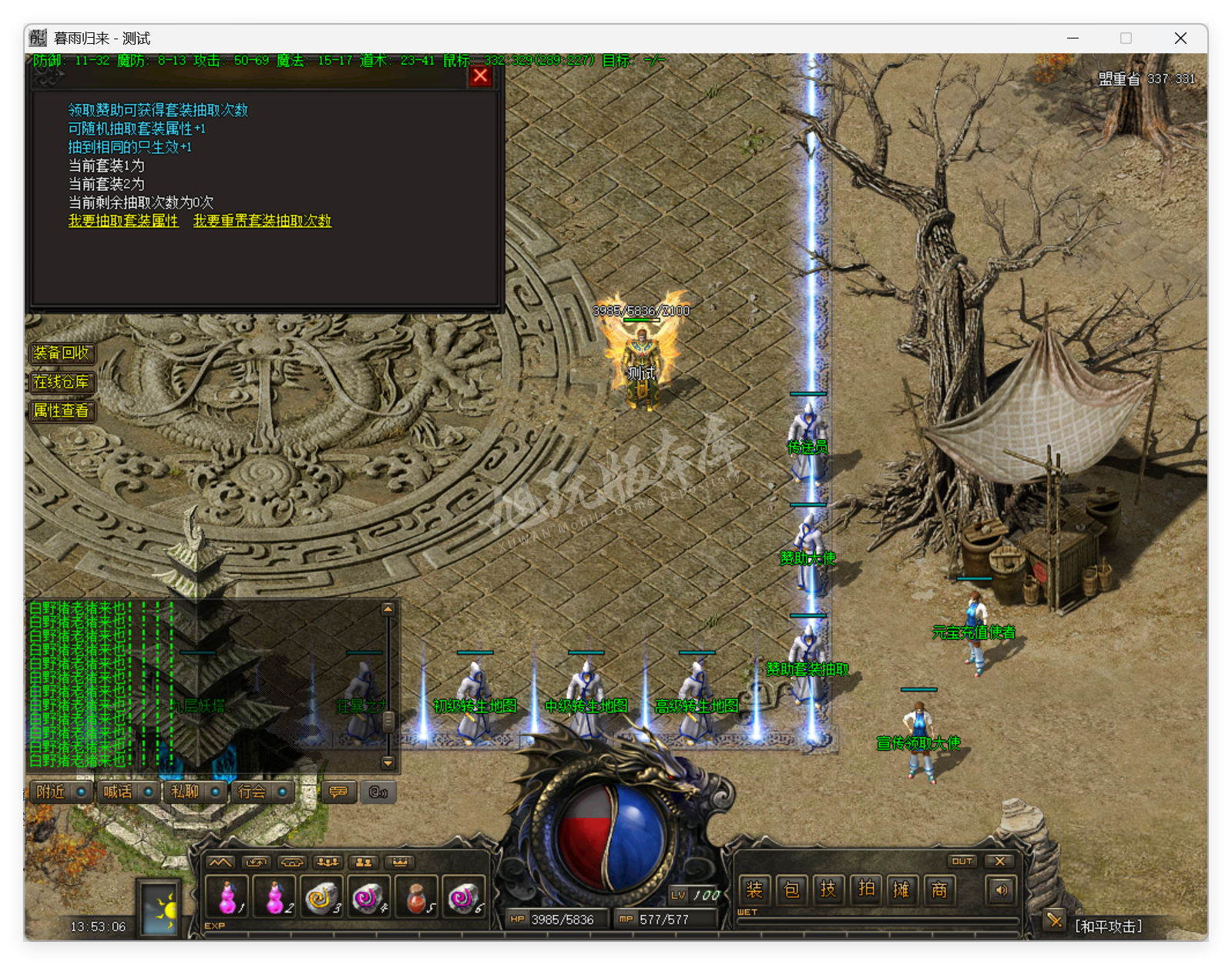Image resolution: width=1232 pixels, height=965 pixels.
Task: Switch to the 喊话 chat tab
Action: pos(118,792)
